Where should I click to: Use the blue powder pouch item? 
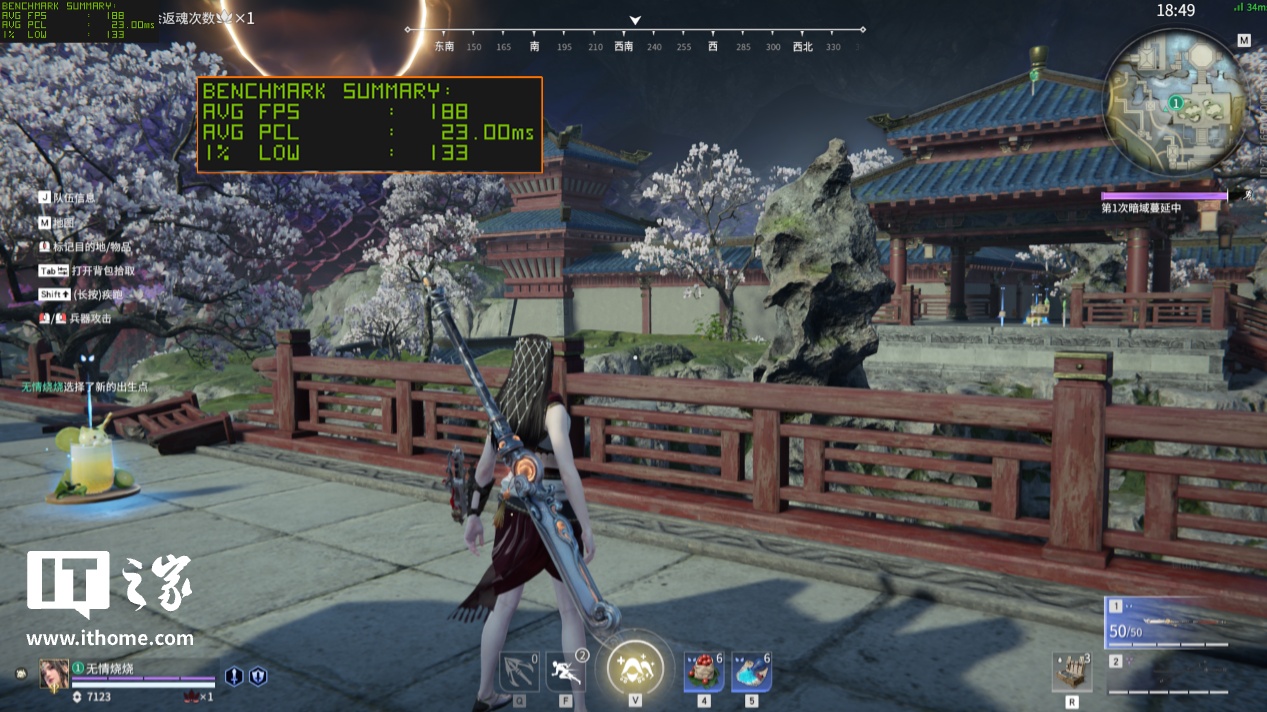[751, 671]
